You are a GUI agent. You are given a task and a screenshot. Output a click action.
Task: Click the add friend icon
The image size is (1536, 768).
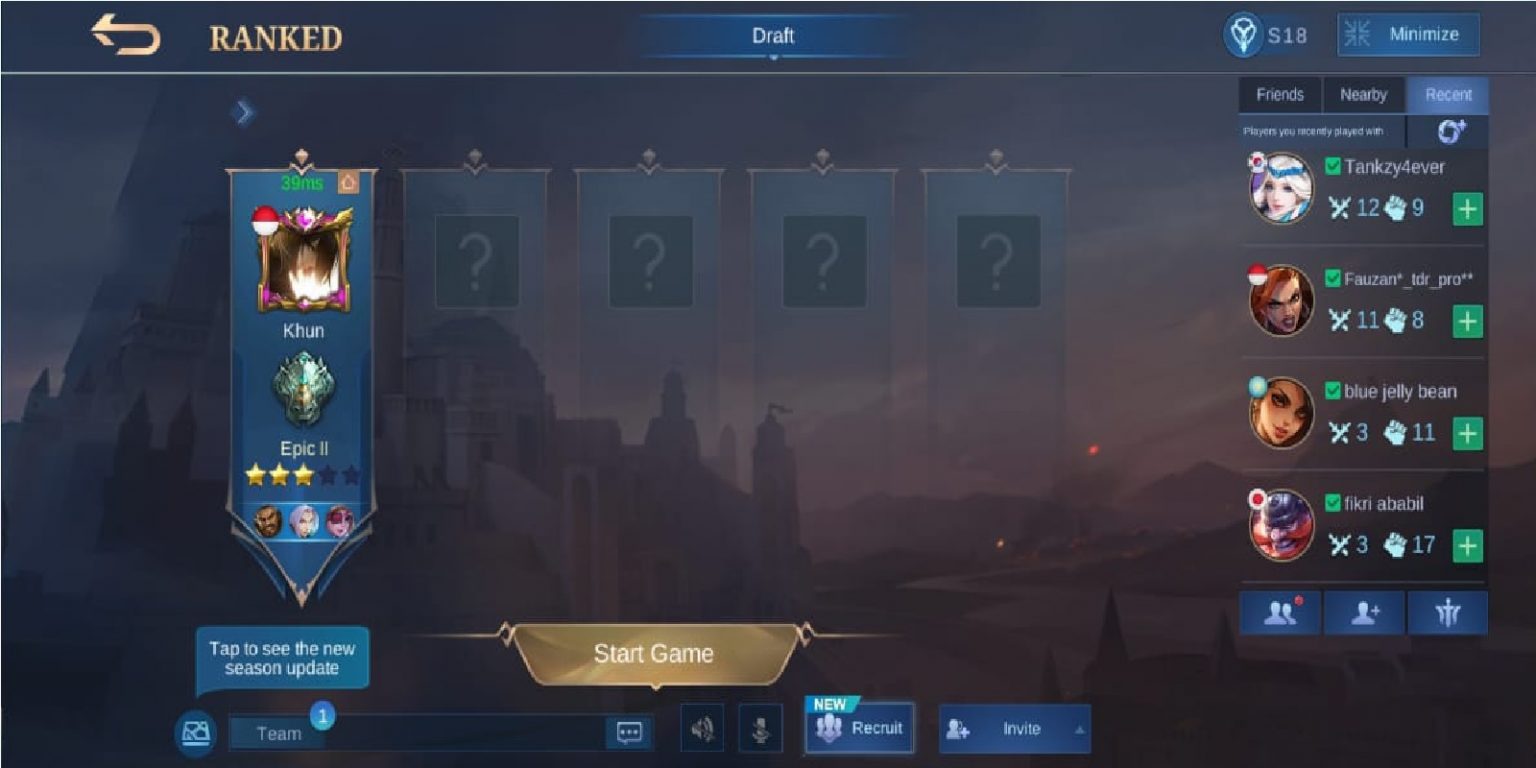pyautogui.click(x=1364, y=611)
